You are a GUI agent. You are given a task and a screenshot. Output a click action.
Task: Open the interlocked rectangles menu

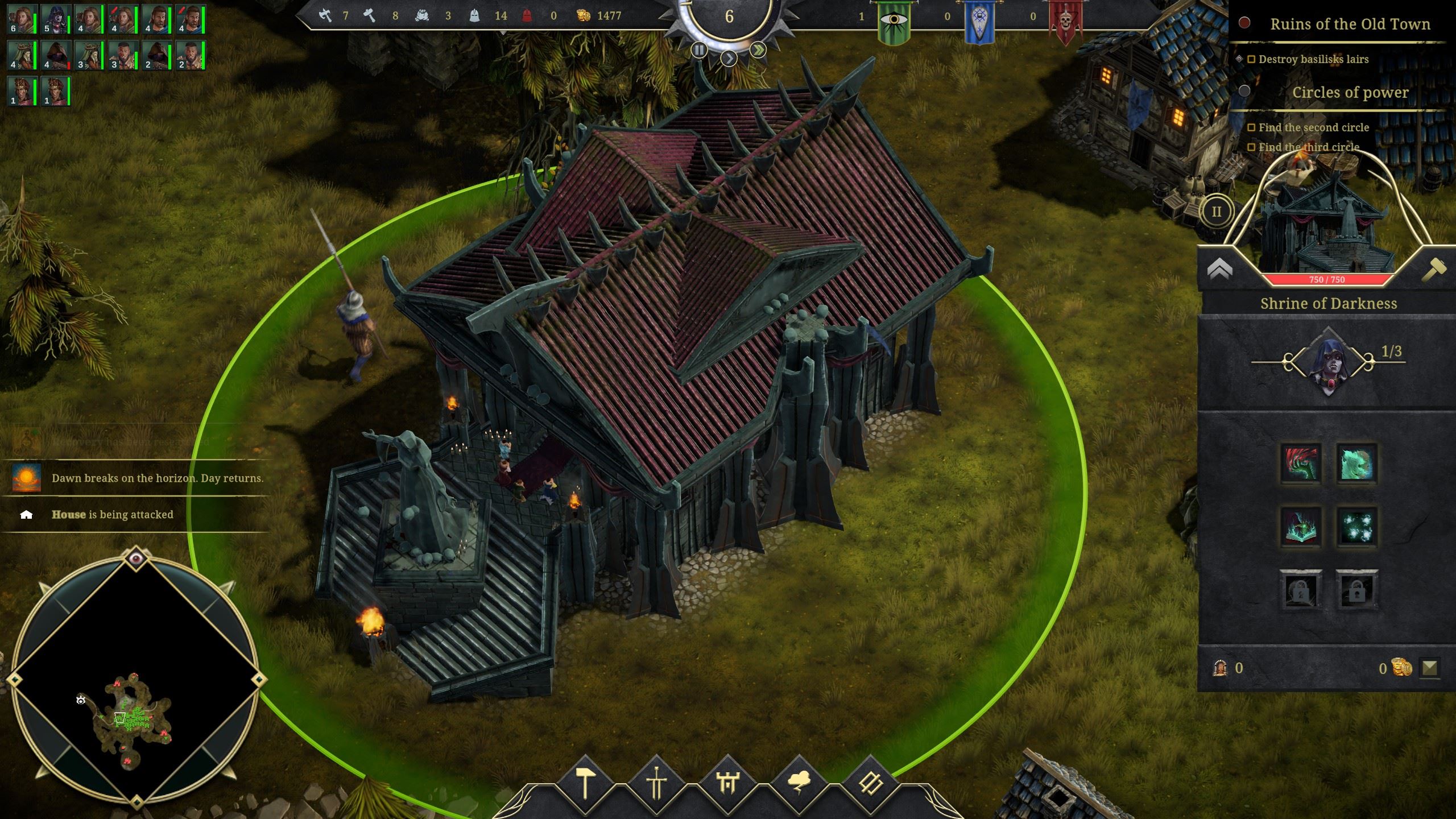pos(870,784)
